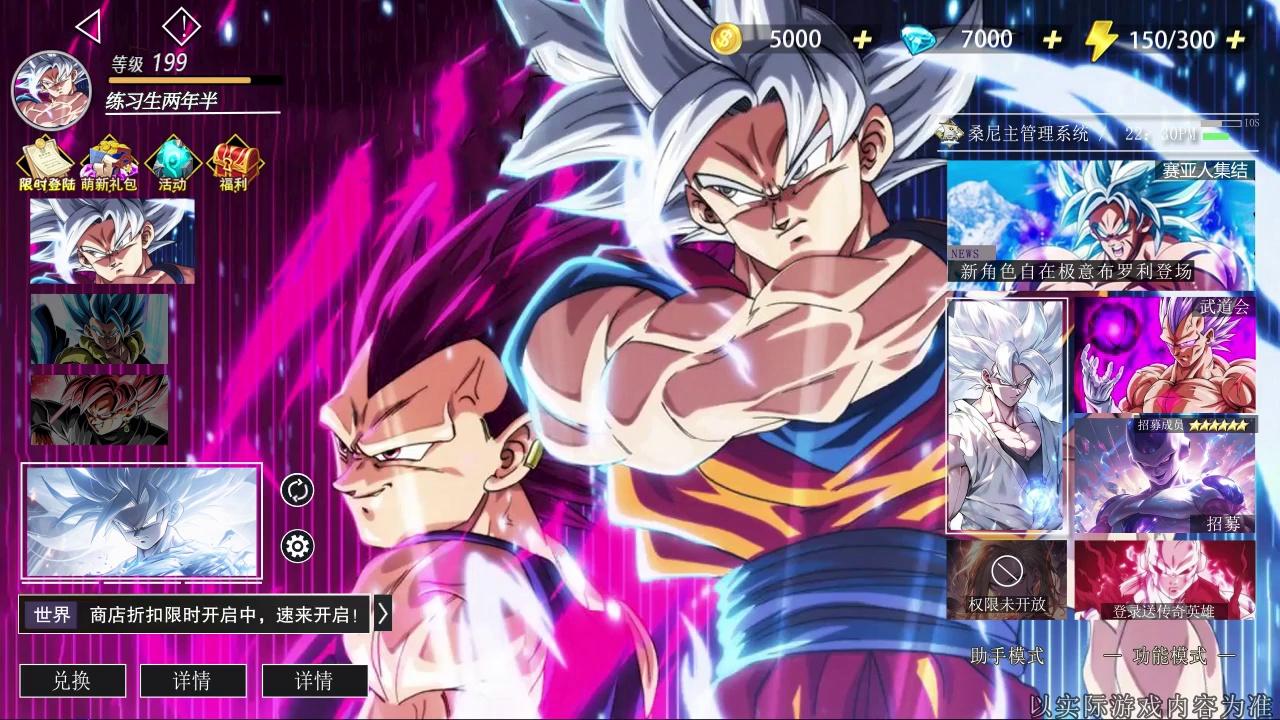Open the 萌新礼包 gift pack

pos(109,164)
